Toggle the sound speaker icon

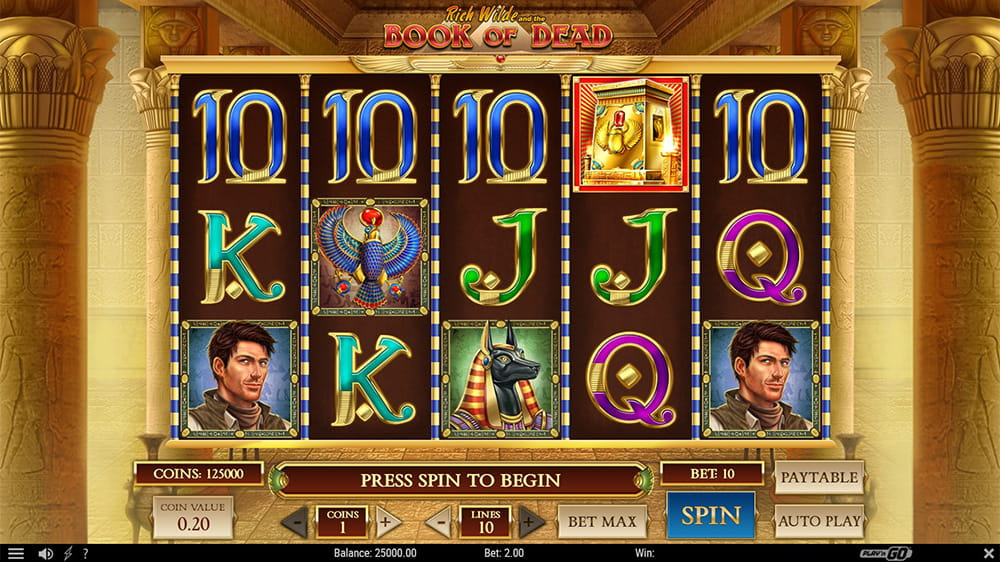pyautogui.click(x=45, y=553)
